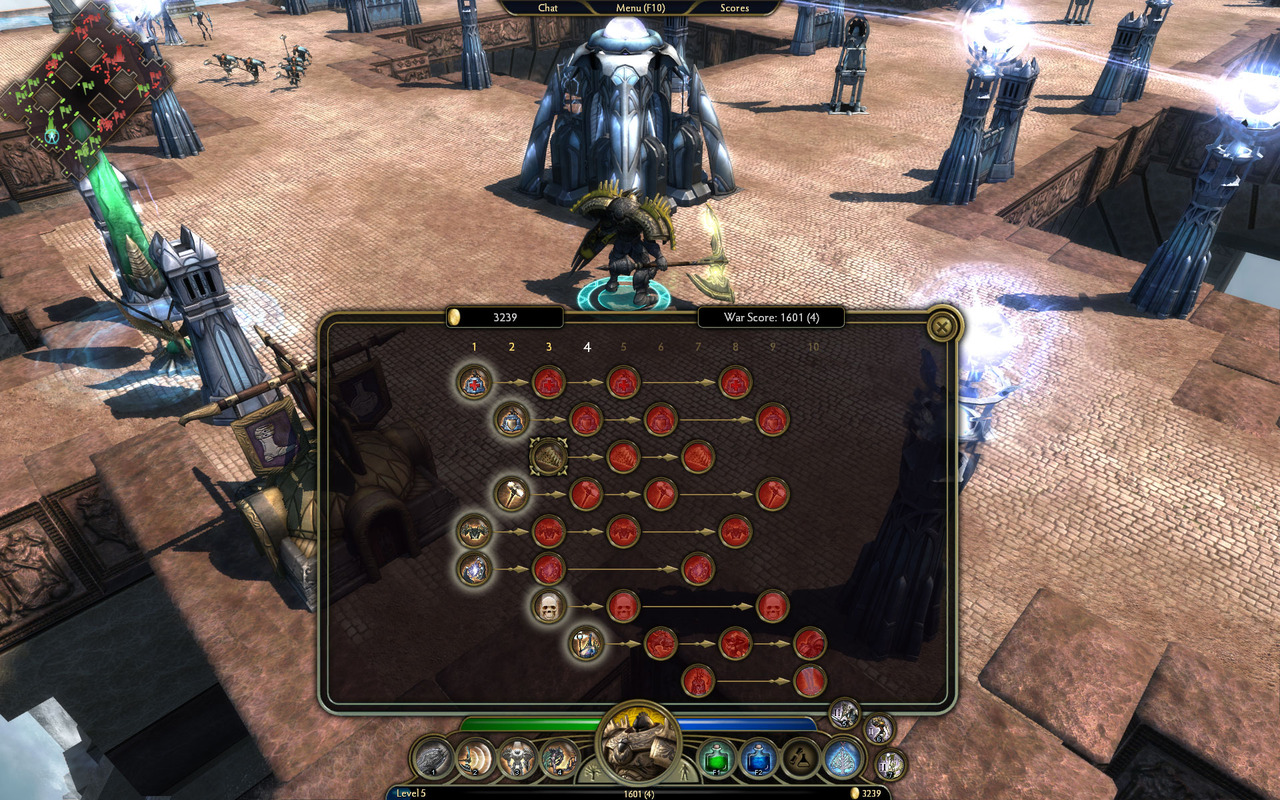
Task: Activate ability slot 1 gauntlet icon
Action: click(x=434, y=758)
